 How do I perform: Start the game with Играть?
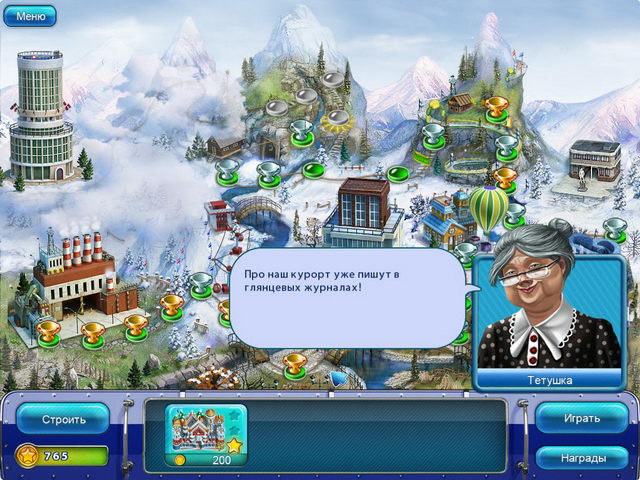[581, 418]
